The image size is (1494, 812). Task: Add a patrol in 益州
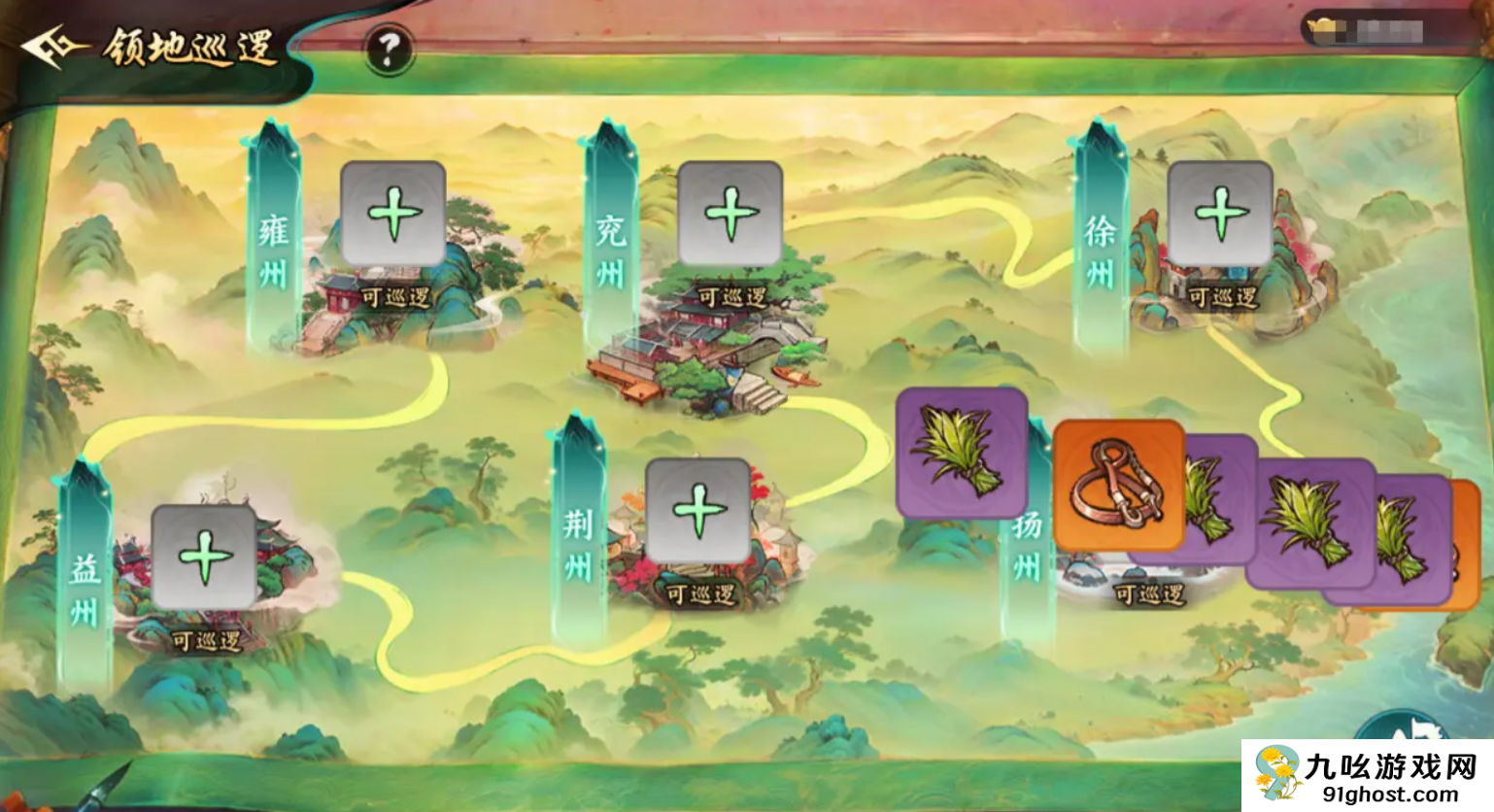click(204, 558)
